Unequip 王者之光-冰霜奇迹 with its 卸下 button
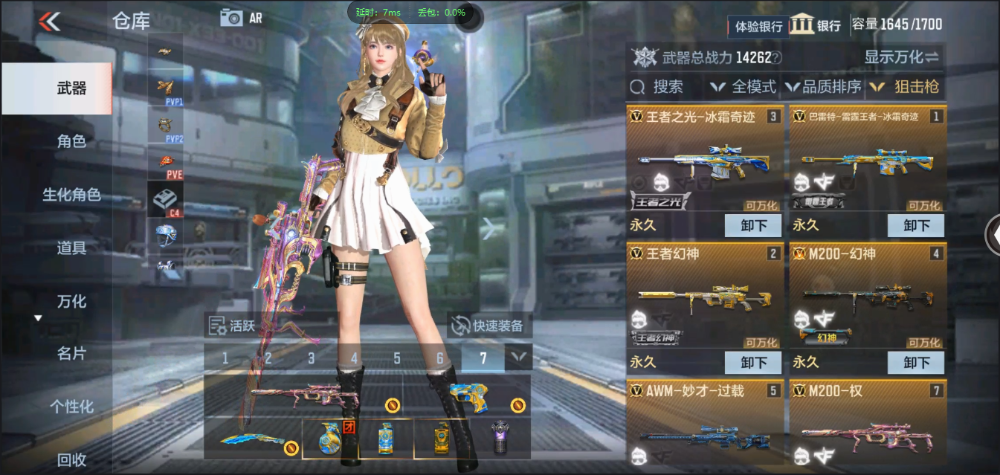This screenshot has height=475, width=1000. 752,225
